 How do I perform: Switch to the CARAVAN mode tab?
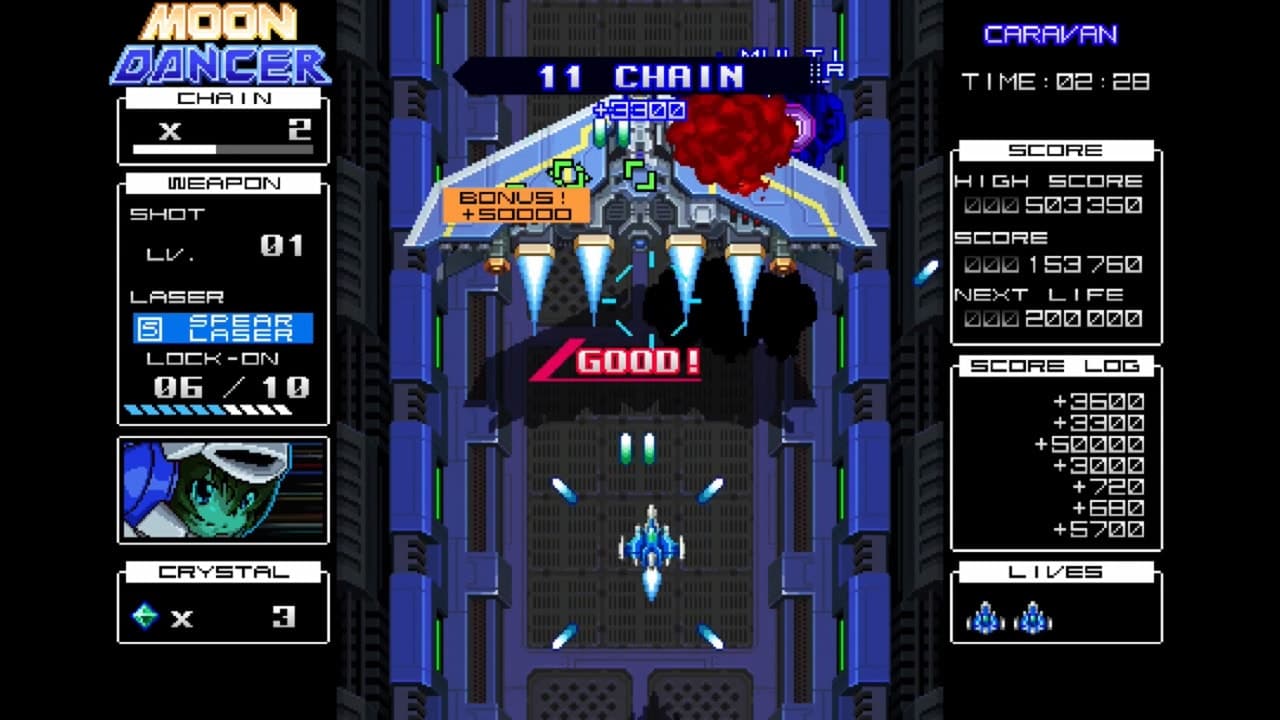pyautogui.click(x=1050, y=35)
